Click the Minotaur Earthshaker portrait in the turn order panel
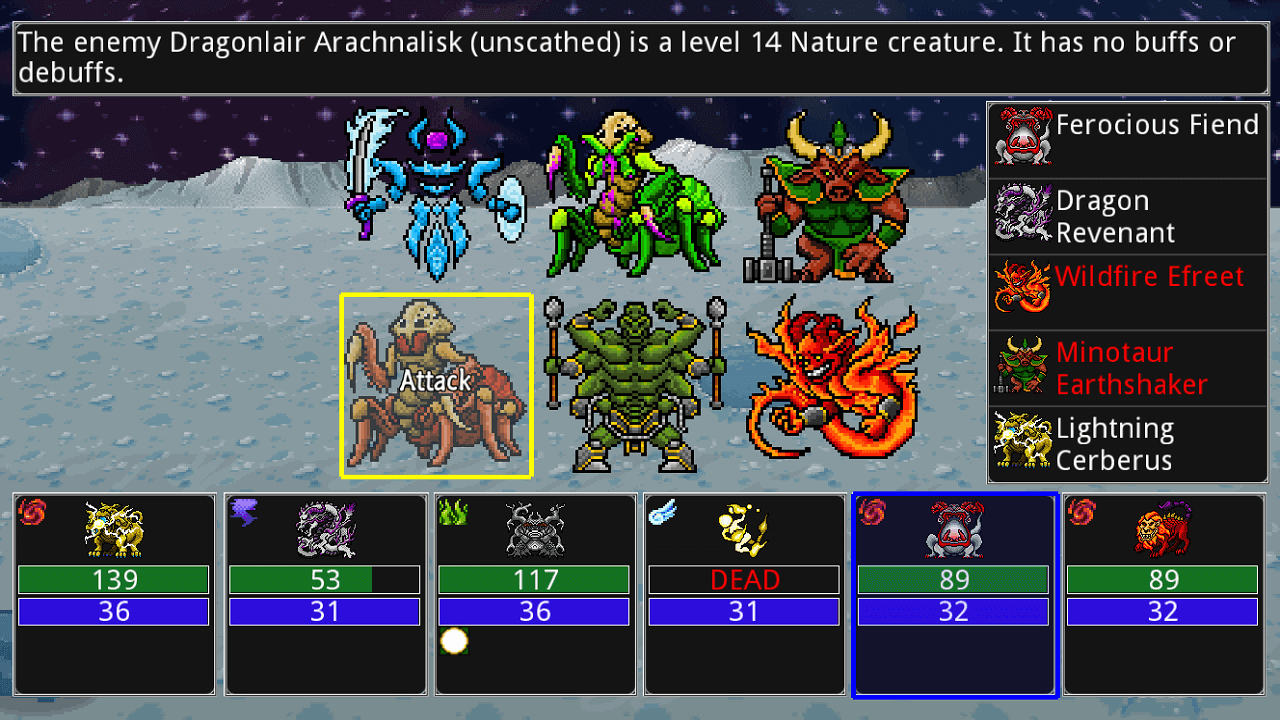The height and width of the screenshot is (720, 1280). [1021, 368]
